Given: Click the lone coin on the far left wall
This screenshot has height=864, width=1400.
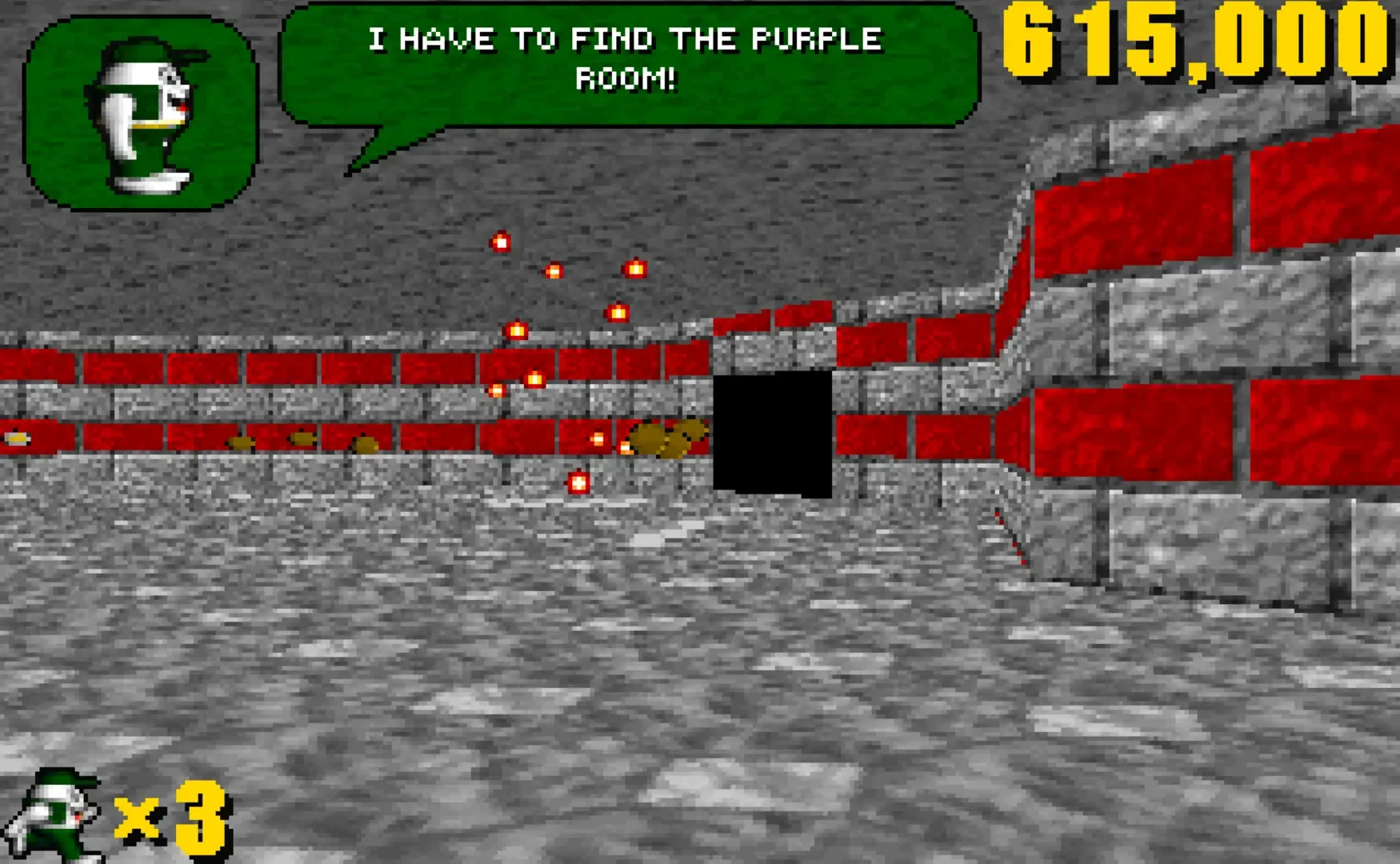Looking at the screenshot, I should (x=18, y=437).
